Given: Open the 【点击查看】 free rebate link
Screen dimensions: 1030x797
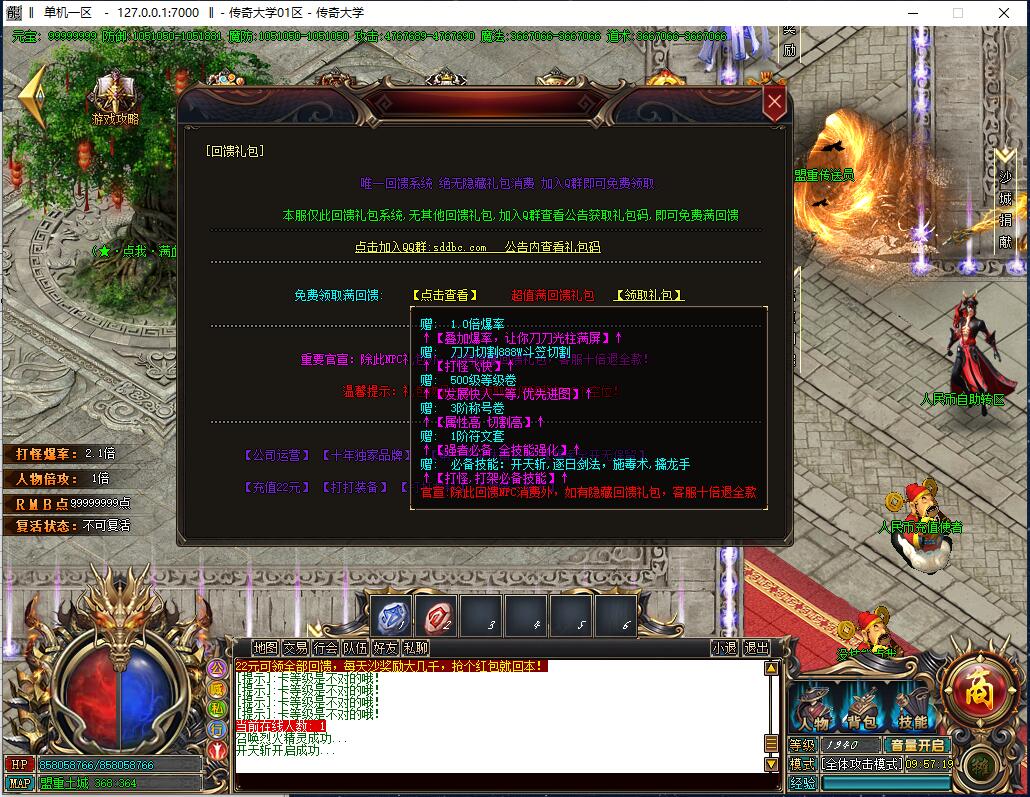Looking at the screenshot, I should tap(445, 296).
